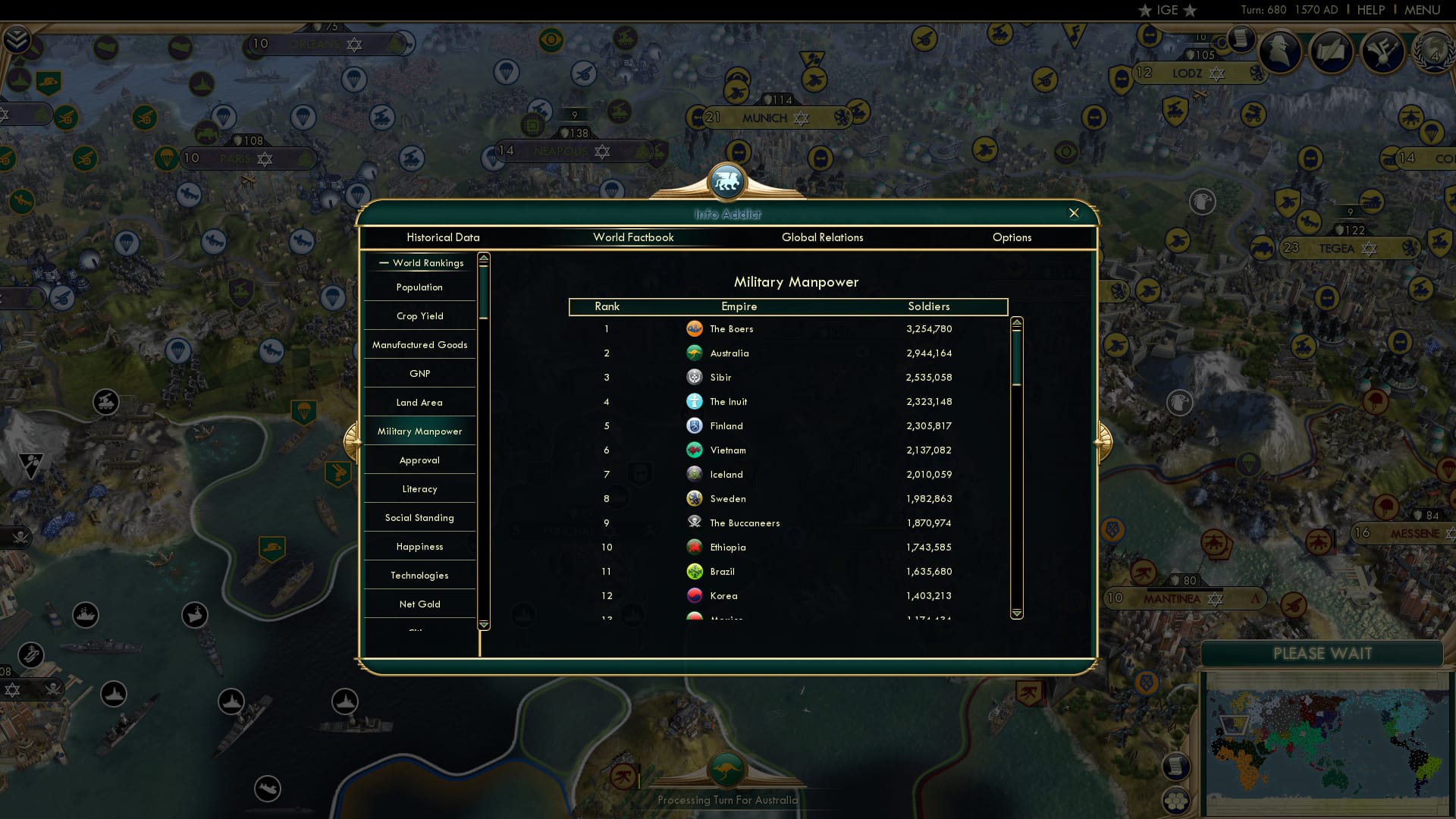This screenshot has height=819, width=1456.
Task: Click the Info Addict lion emblem above the panel
Action: [727, 180]
